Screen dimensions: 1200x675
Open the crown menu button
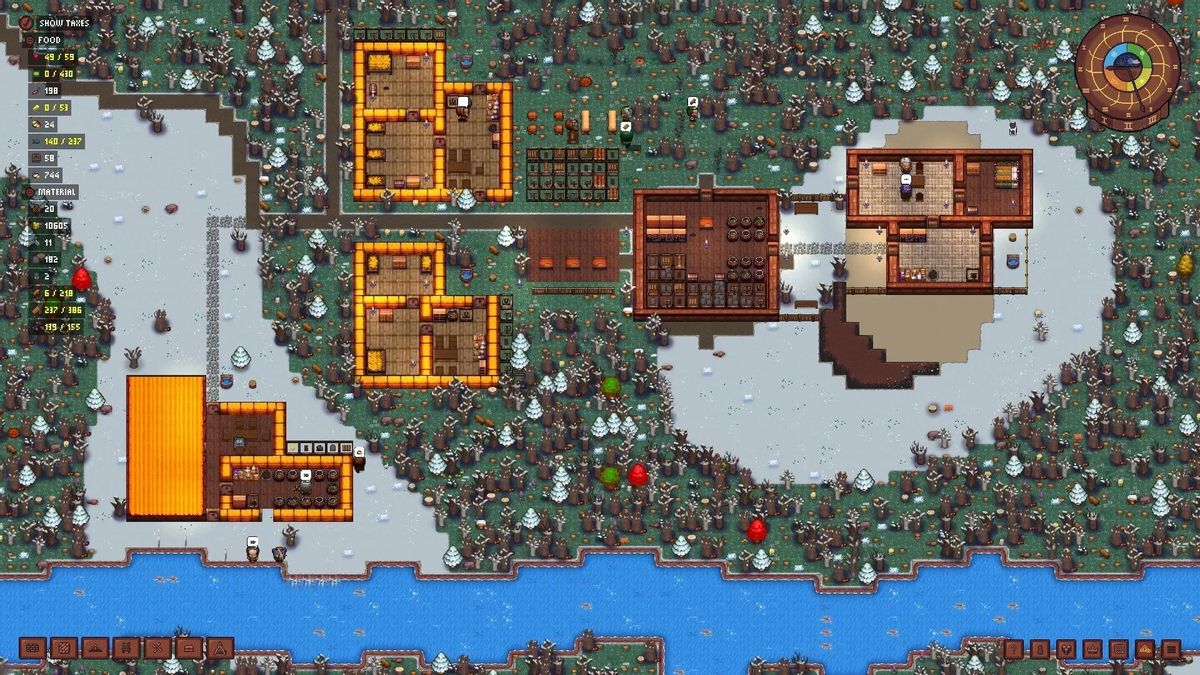(1092, 650)
